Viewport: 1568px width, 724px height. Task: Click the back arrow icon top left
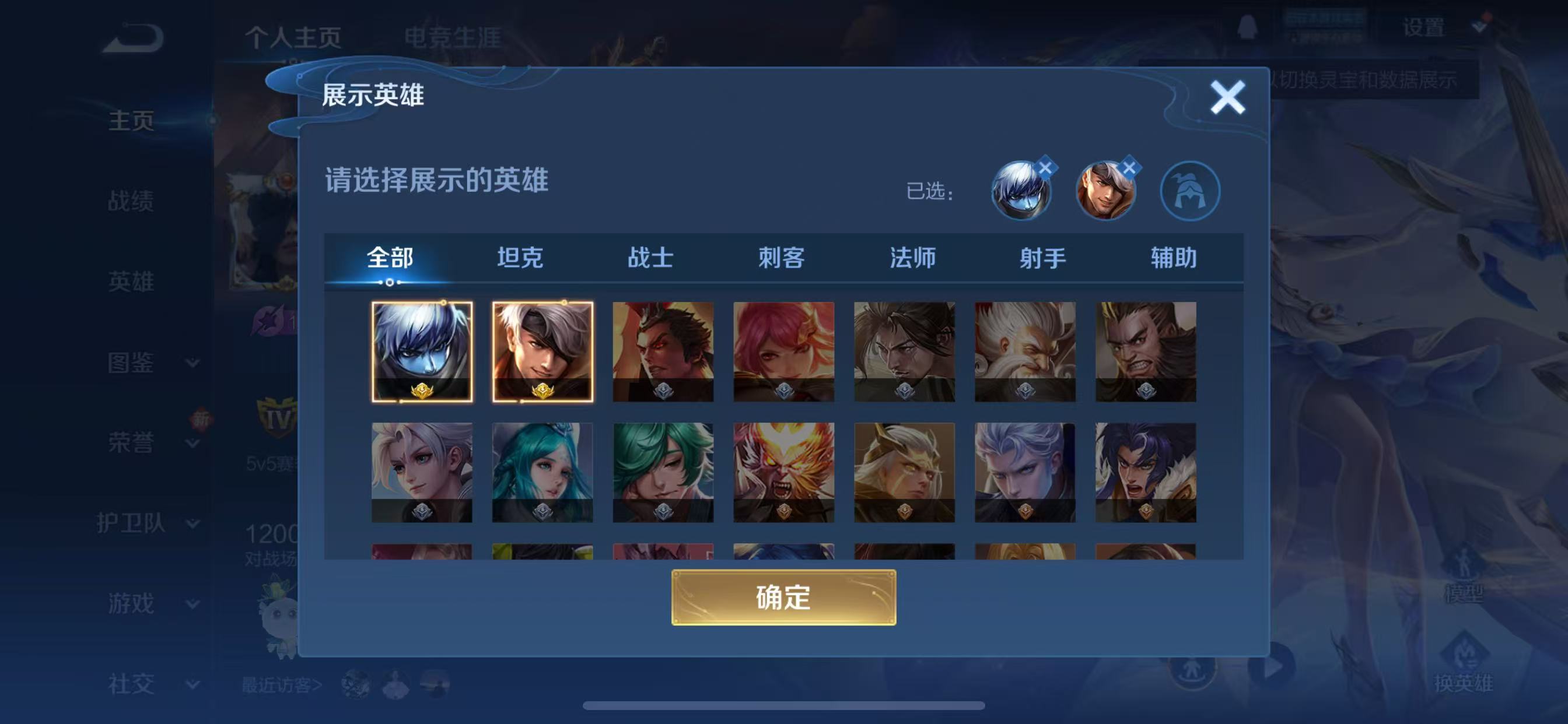pyautogui.click(x=131, y=37)
